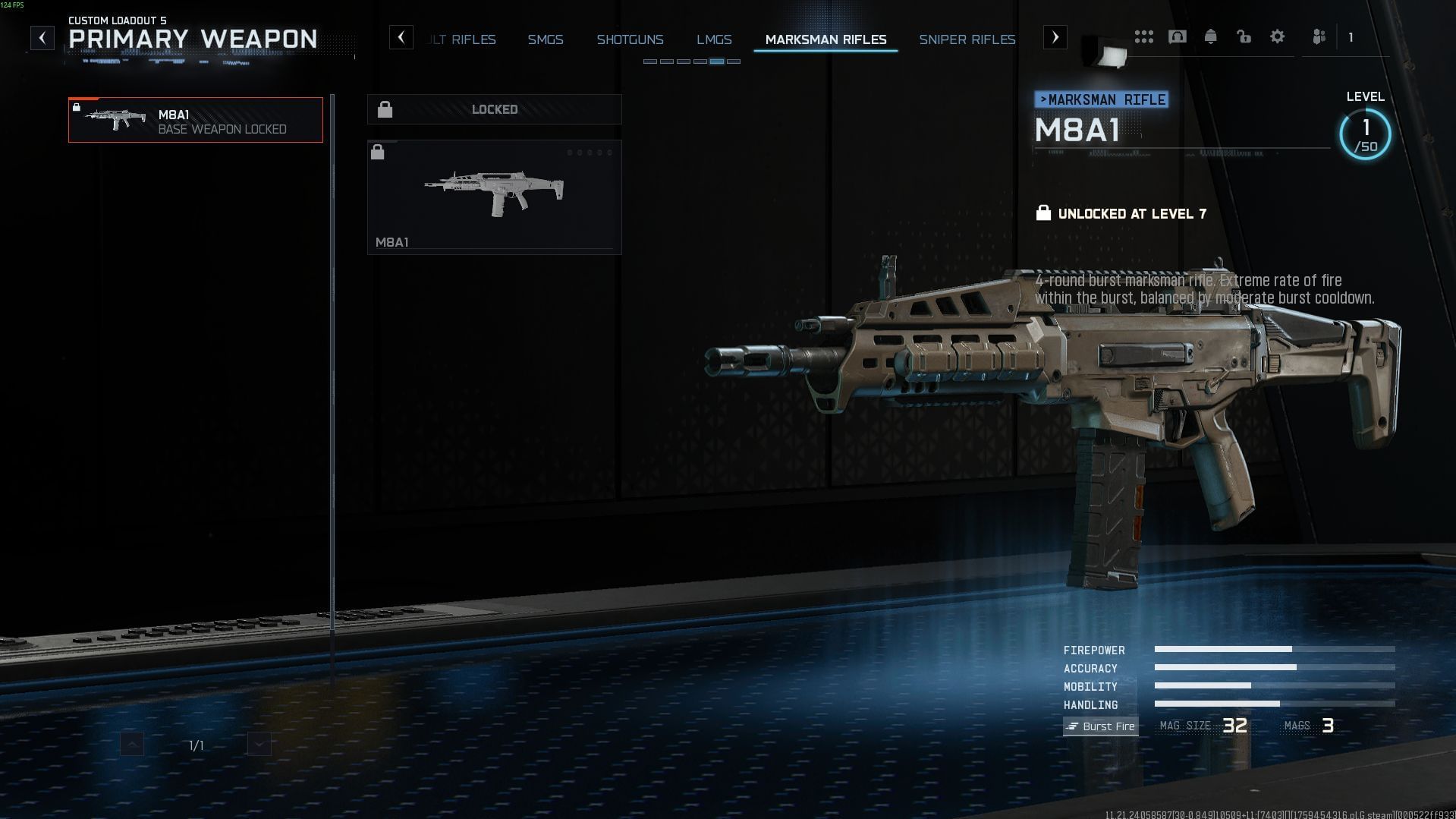Click the page-down arrow below weapon list
The image size is (1456, 819).
[x=259, y=745]
